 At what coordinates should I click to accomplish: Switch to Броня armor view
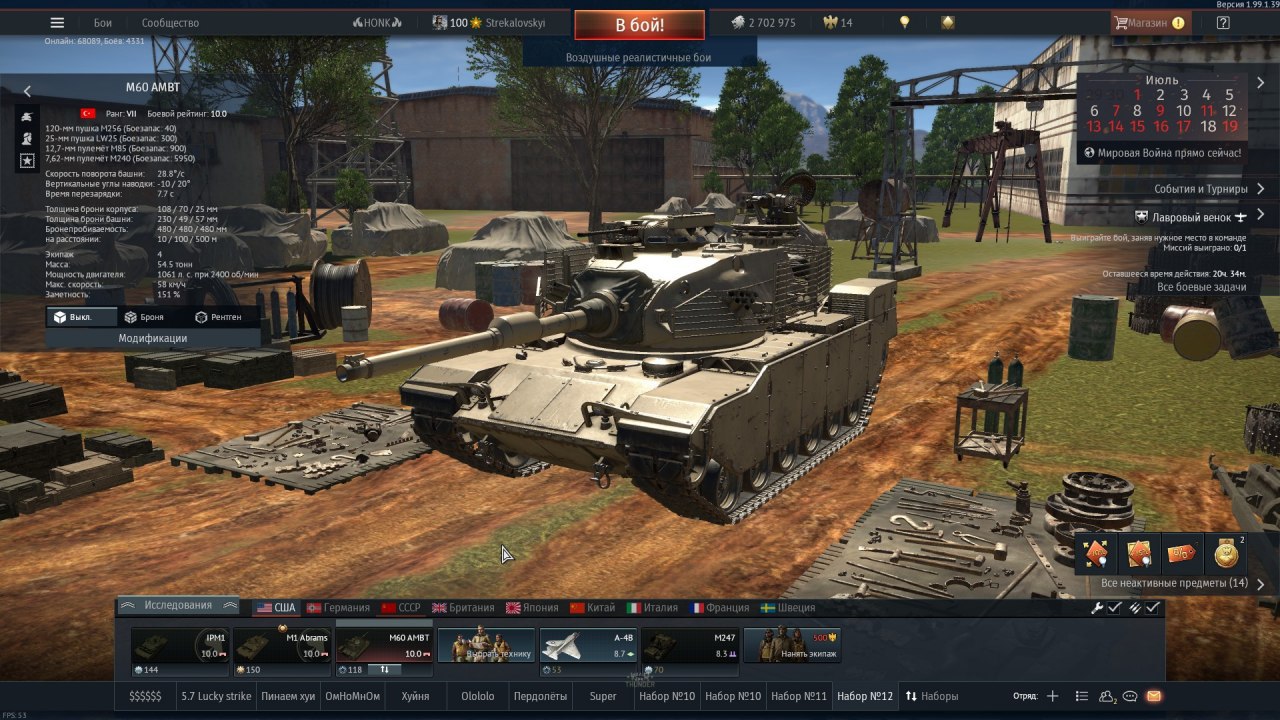[x=144, y=317]
